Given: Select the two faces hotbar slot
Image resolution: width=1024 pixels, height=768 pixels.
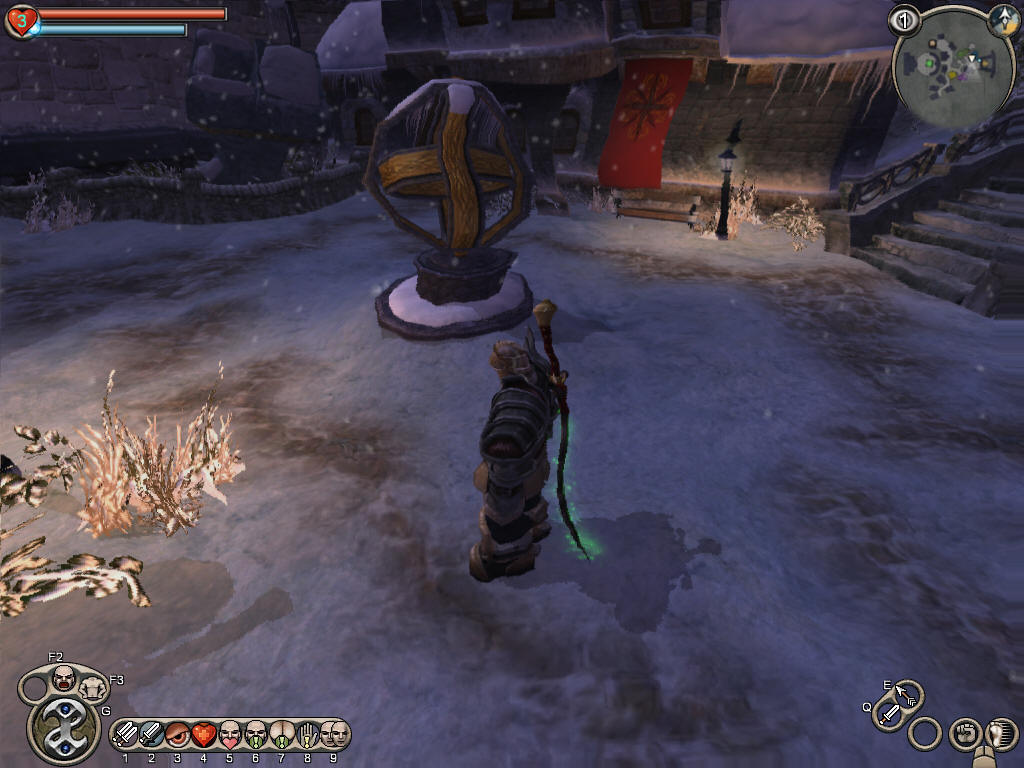Looking at the screenshot, I should (x=334, y=735).
